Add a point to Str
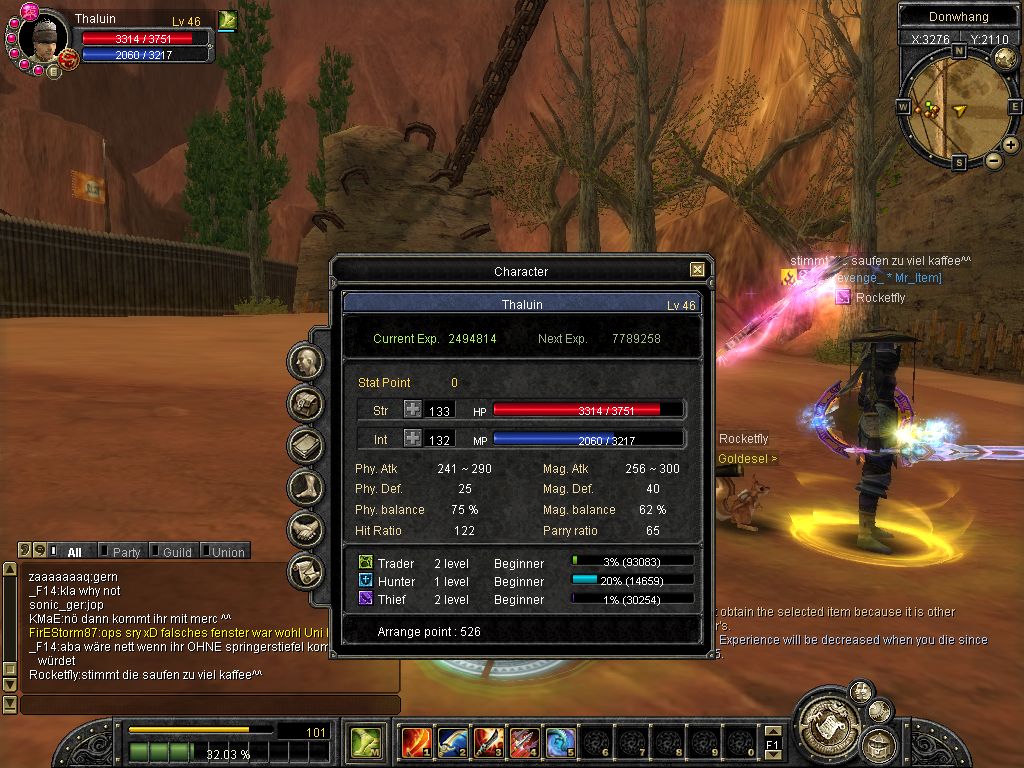 [413, 409]
